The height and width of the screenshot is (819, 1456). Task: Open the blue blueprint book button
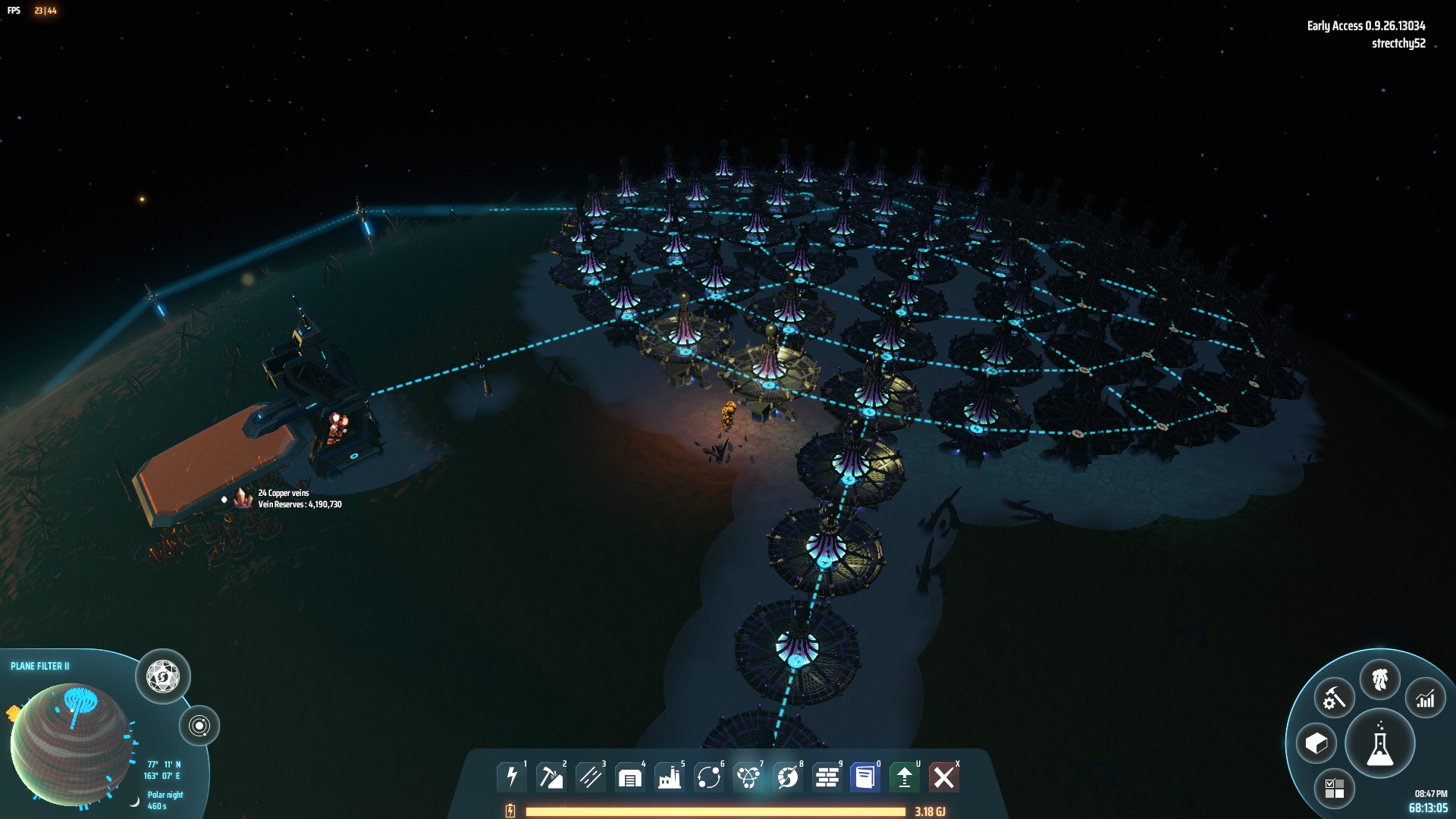[864, 777]
